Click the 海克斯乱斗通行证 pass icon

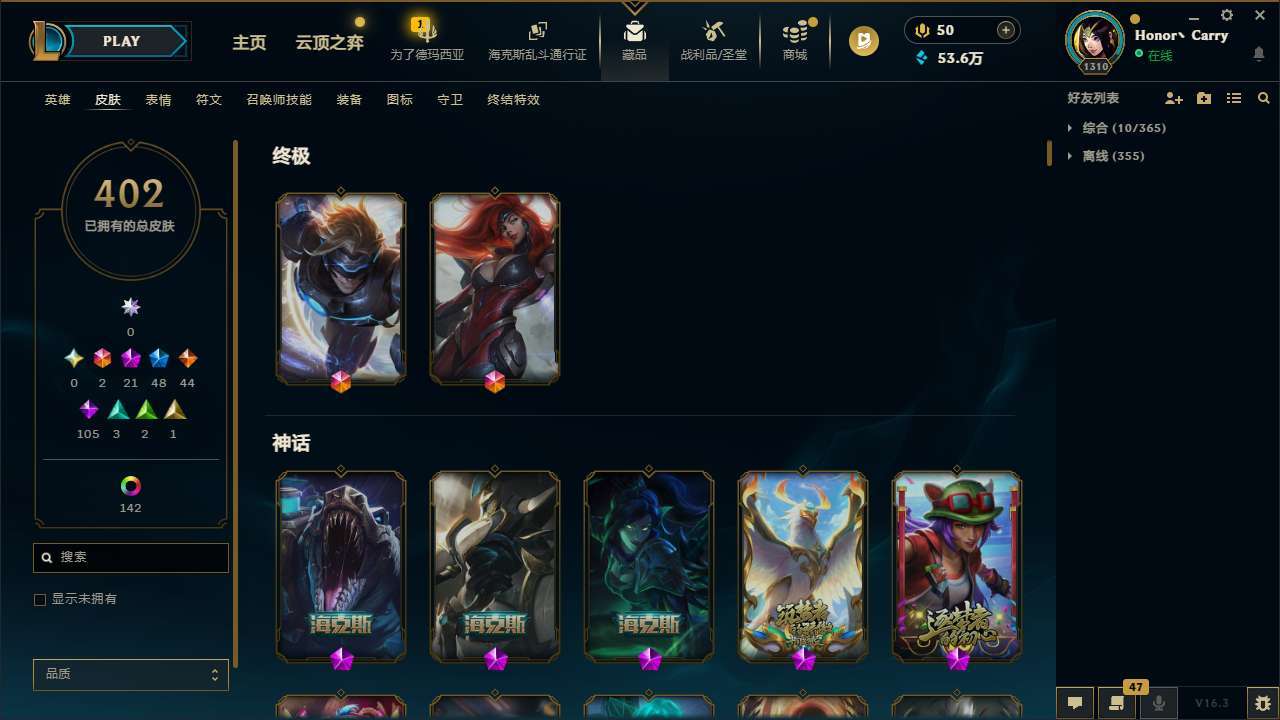tap(537, 40)
